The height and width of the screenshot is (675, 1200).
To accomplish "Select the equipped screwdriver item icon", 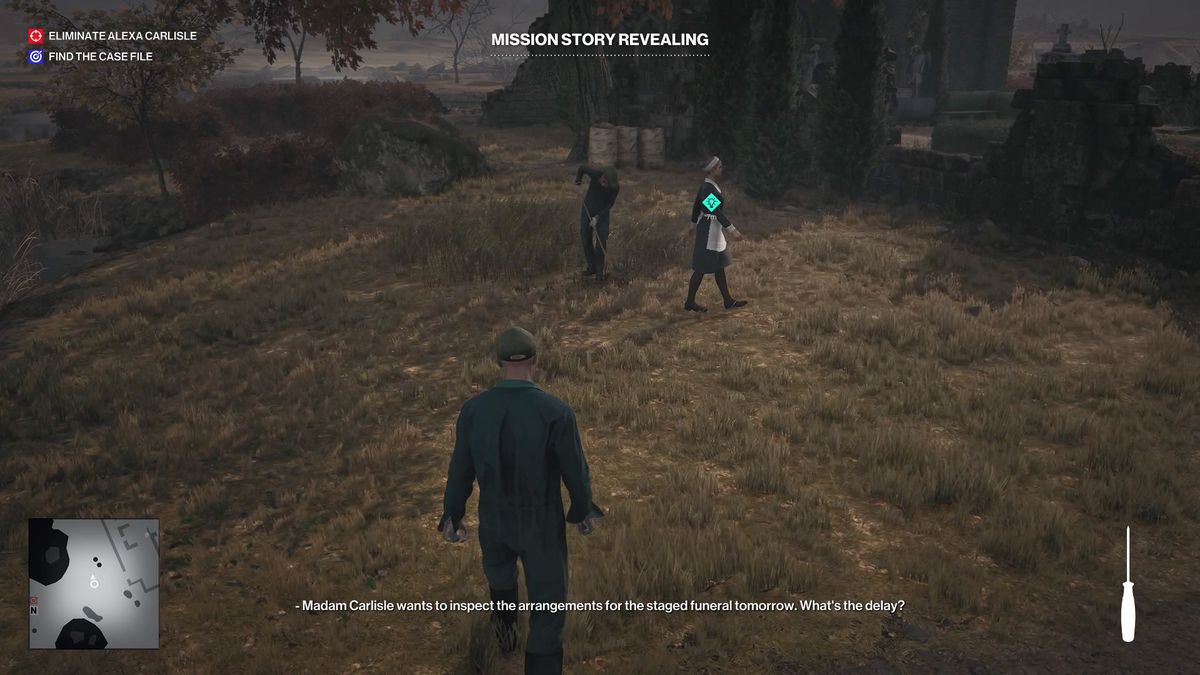I will (1128, 584).
